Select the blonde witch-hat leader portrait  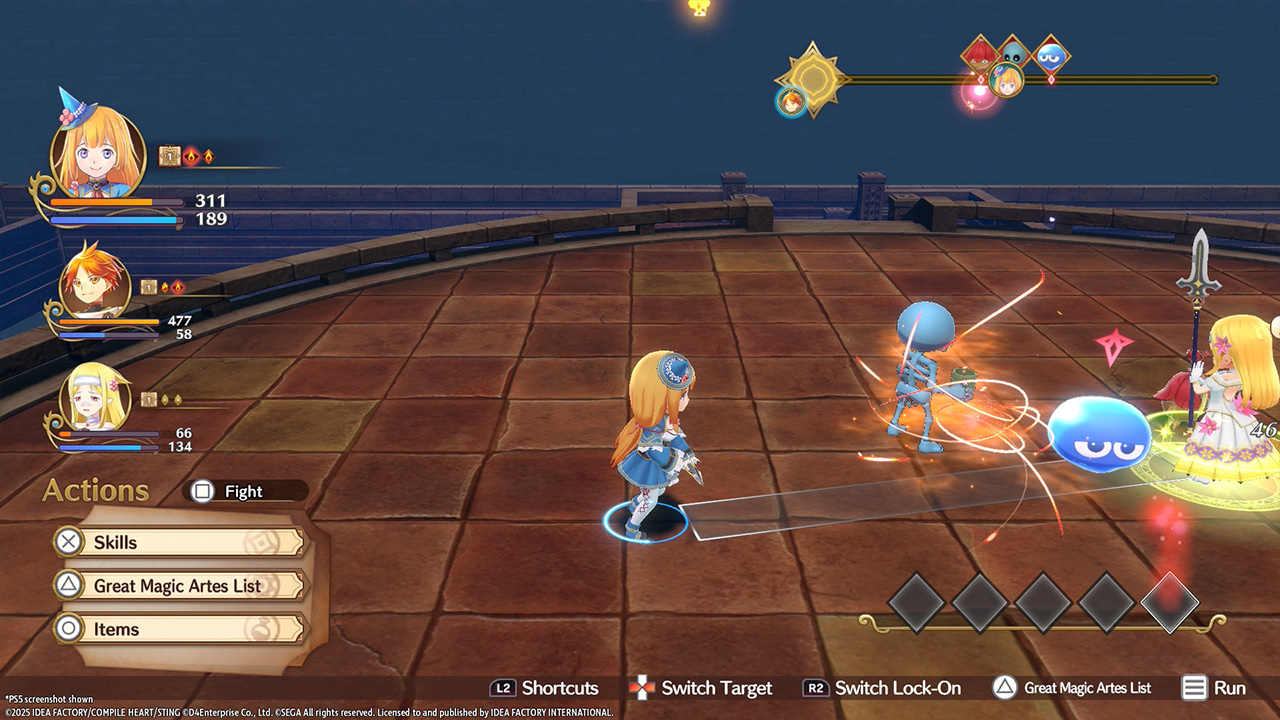[97, 153]
